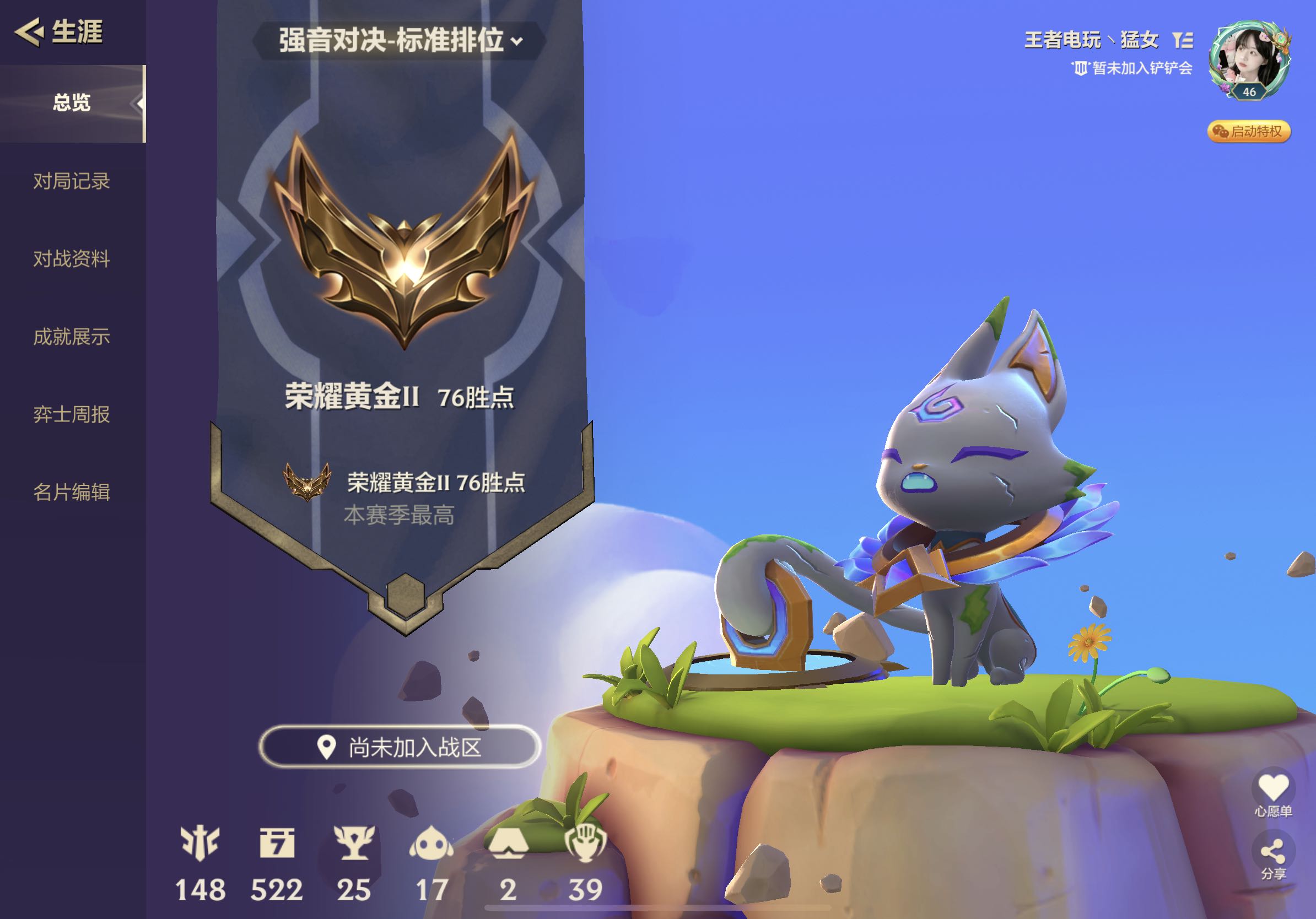Show the 成就展示 achievements tab

click(x=72, y=337)
